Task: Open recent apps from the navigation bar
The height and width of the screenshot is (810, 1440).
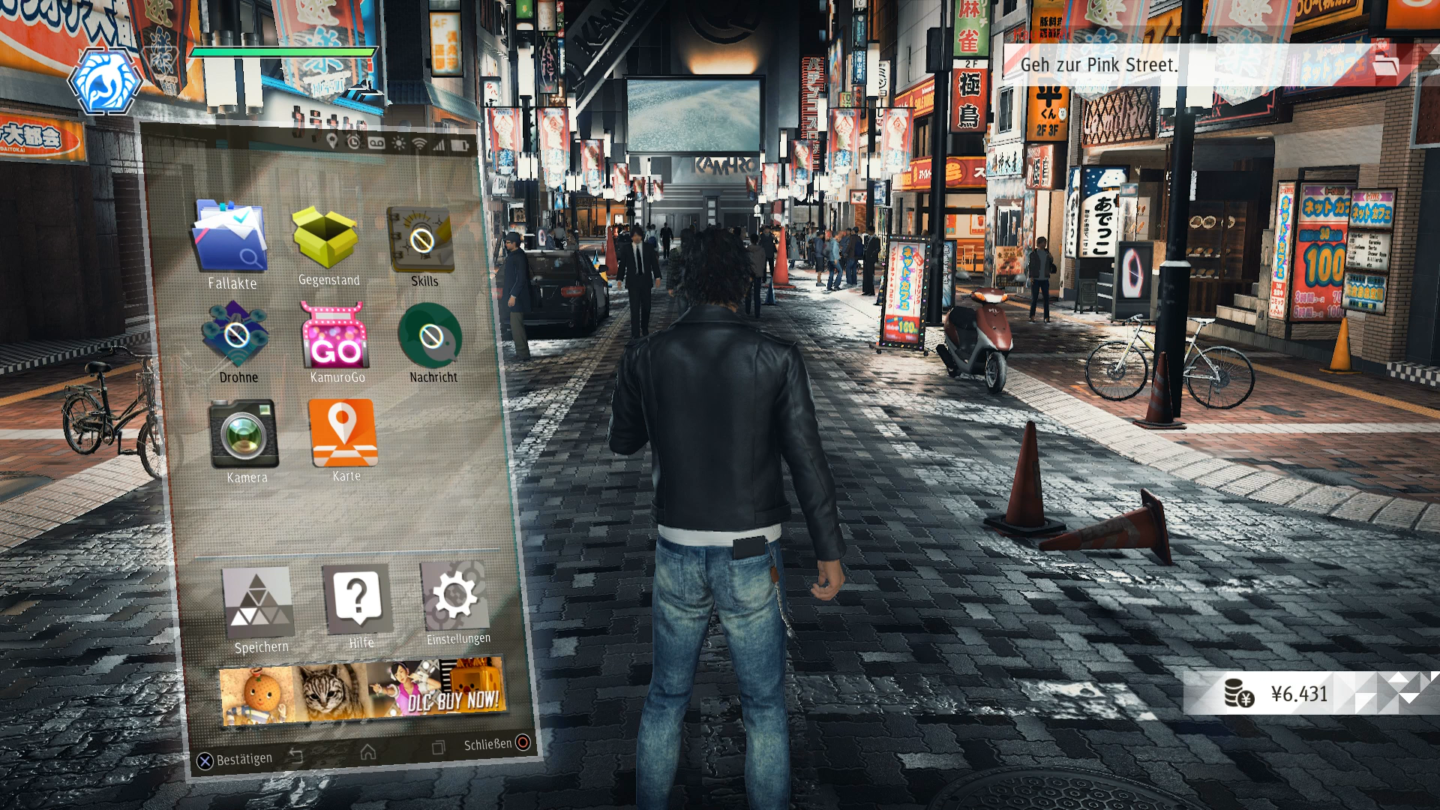Action: (x=440, y=749)
